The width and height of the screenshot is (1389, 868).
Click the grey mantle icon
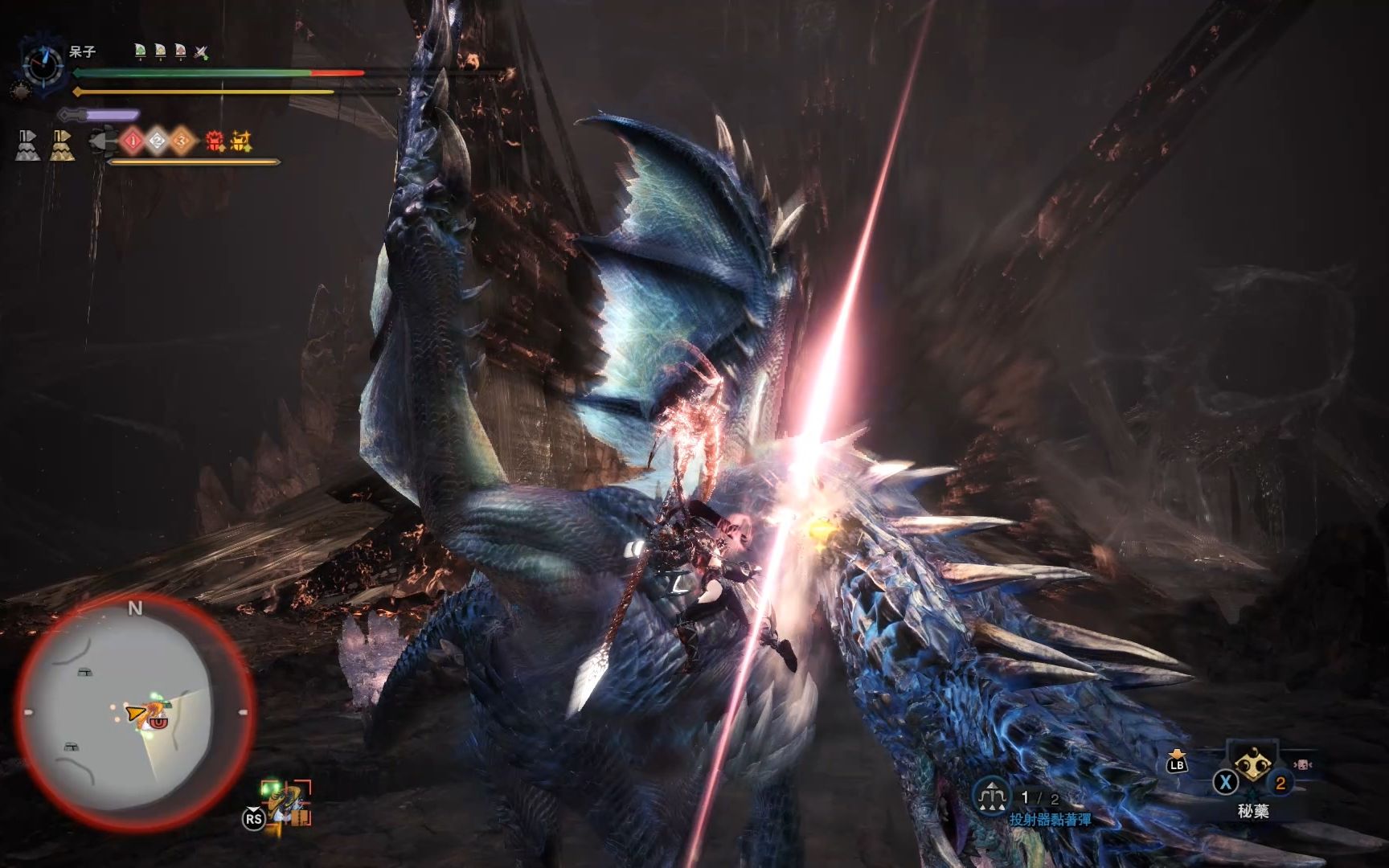coord(27,145)
